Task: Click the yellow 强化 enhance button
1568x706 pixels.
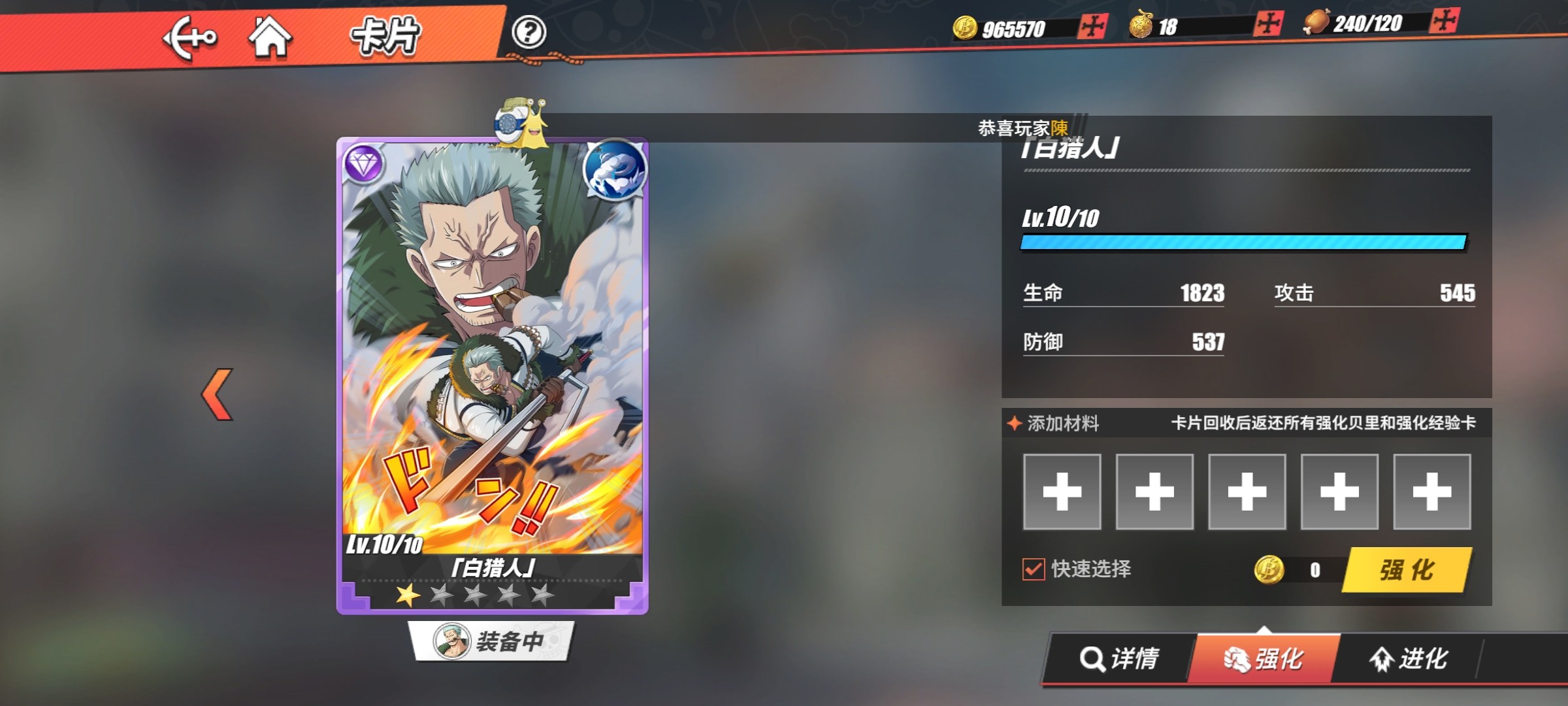Action: coord(1407,570)
